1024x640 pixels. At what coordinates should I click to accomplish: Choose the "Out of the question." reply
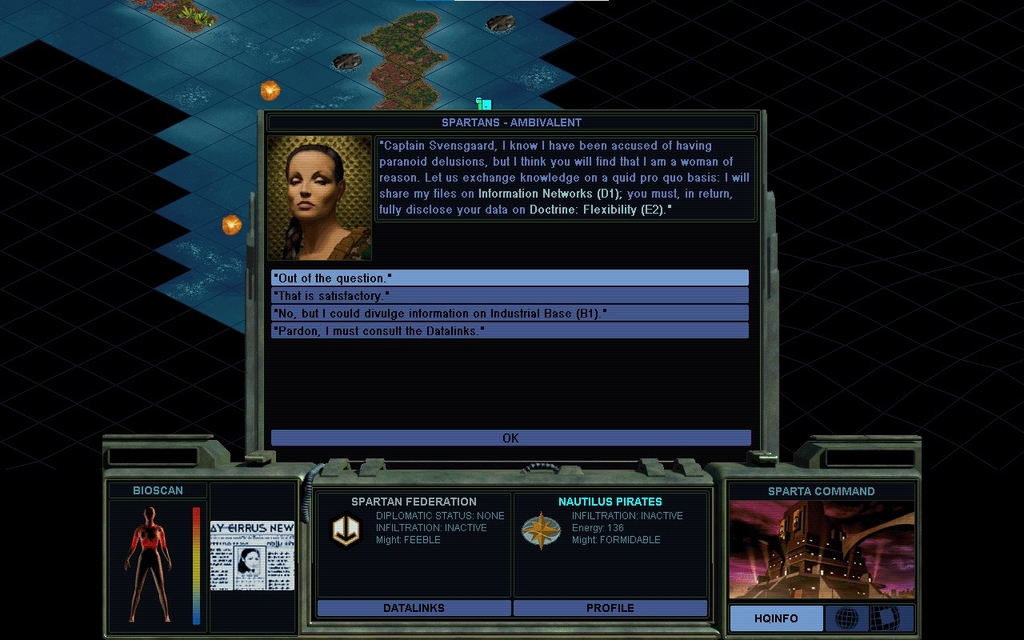point(509,278)
